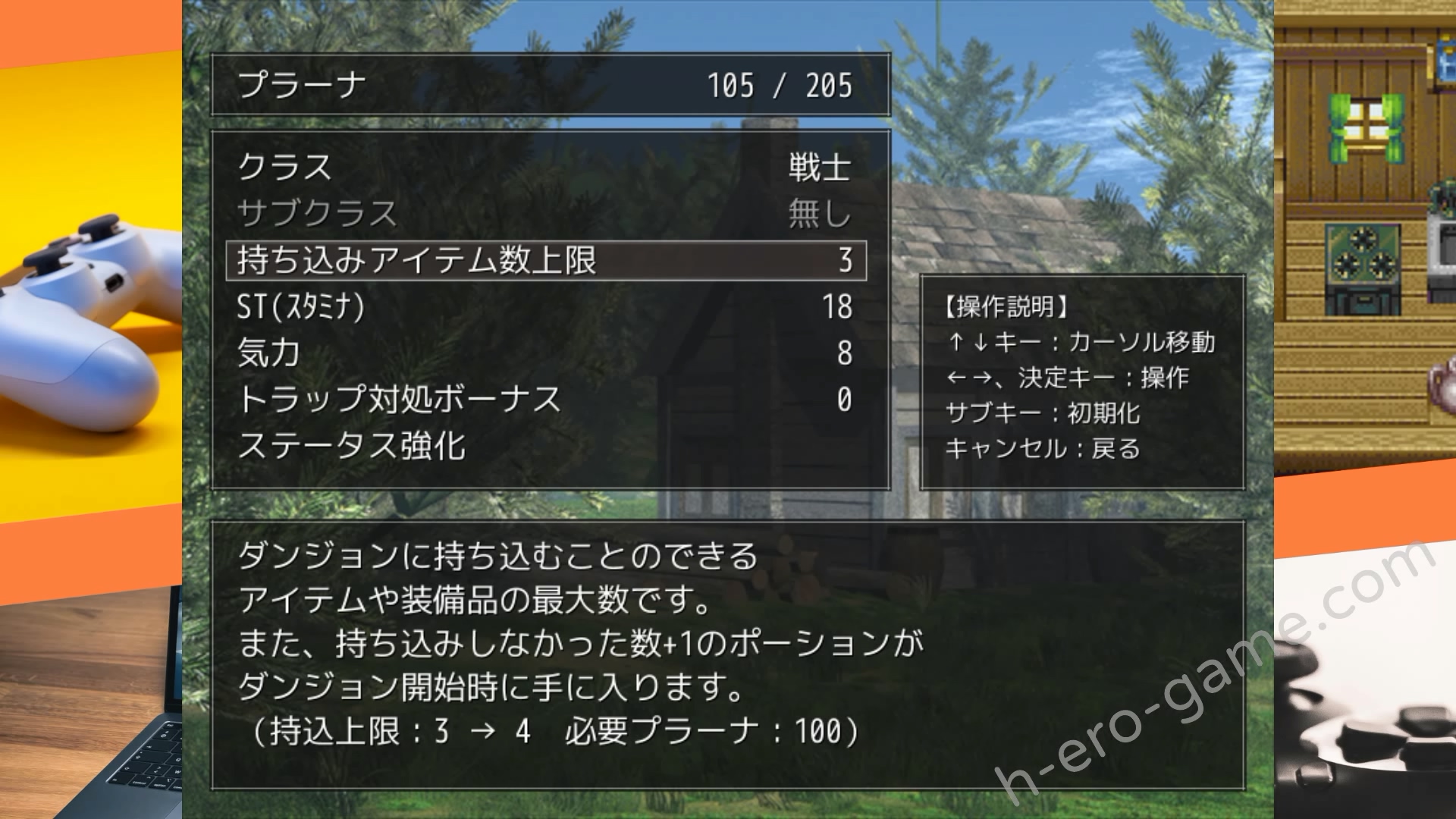Click the trap bonus value 0
The height and width of the screenshot is (819, 1456).
click(x=848, y=397)
